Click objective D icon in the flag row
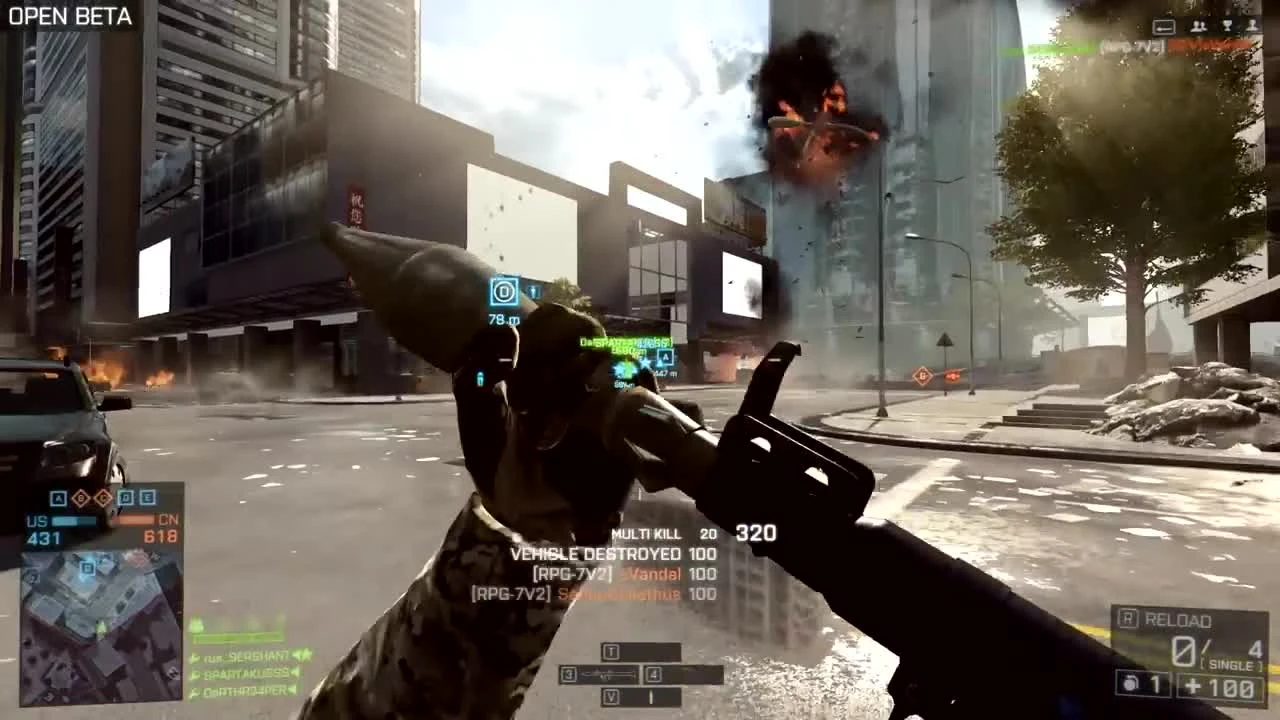Image resolution: width=1280 pixels, height=720 pixels. [x=125, y=497]
